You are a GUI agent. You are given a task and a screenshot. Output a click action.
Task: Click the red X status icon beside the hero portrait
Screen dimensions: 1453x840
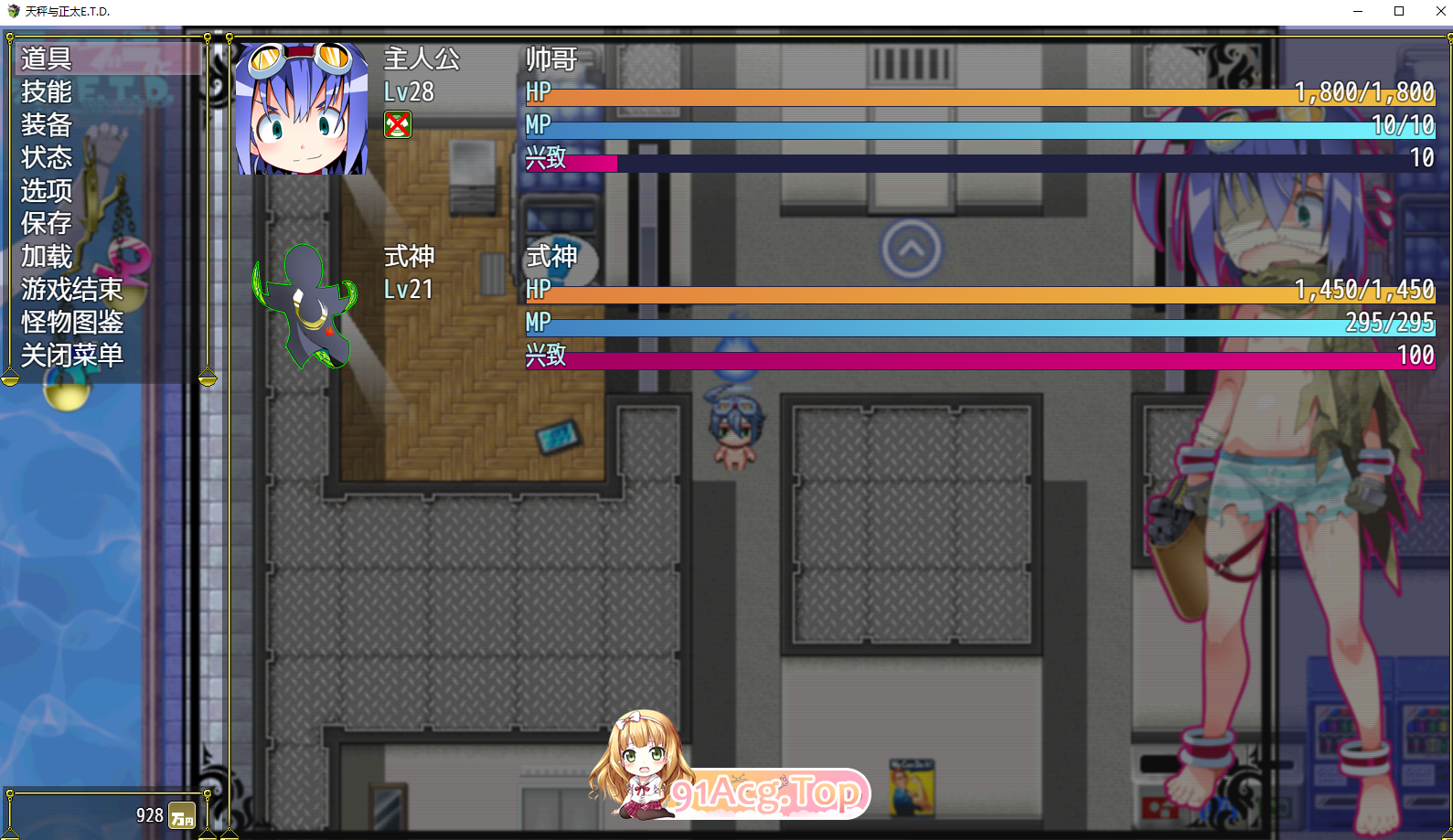point(398,125)
